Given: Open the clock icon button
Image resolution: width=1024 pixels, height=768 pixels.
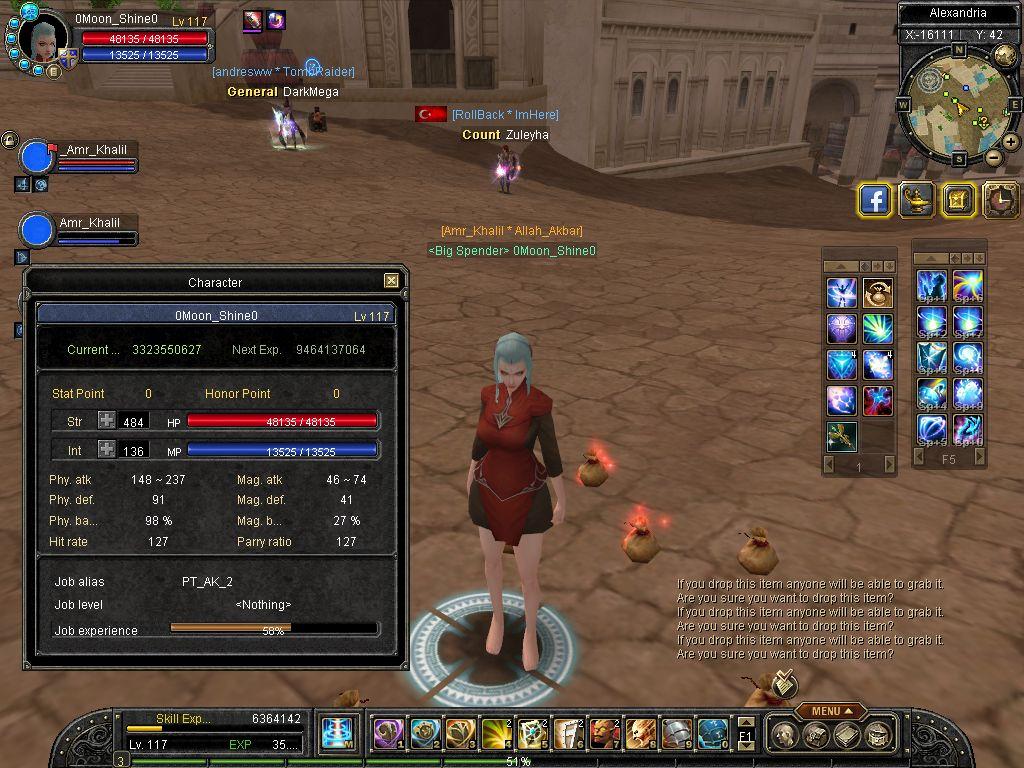Looking at the screenshot, I should pos(999,200).
